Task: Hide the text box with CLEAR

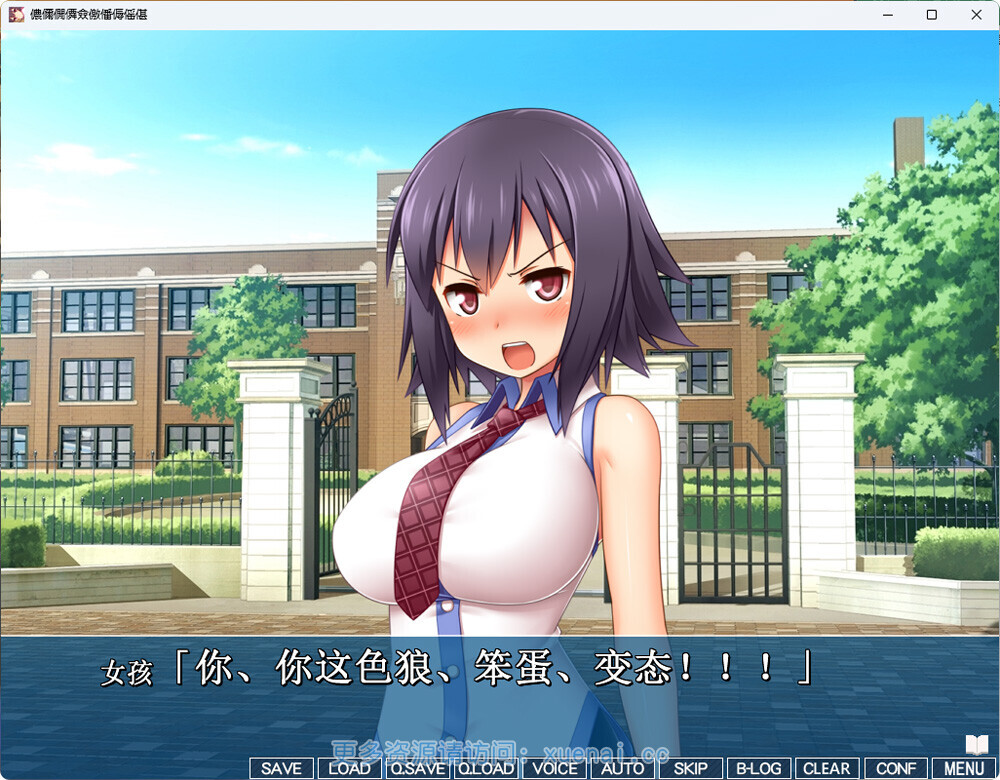Action: pos(827,768)
